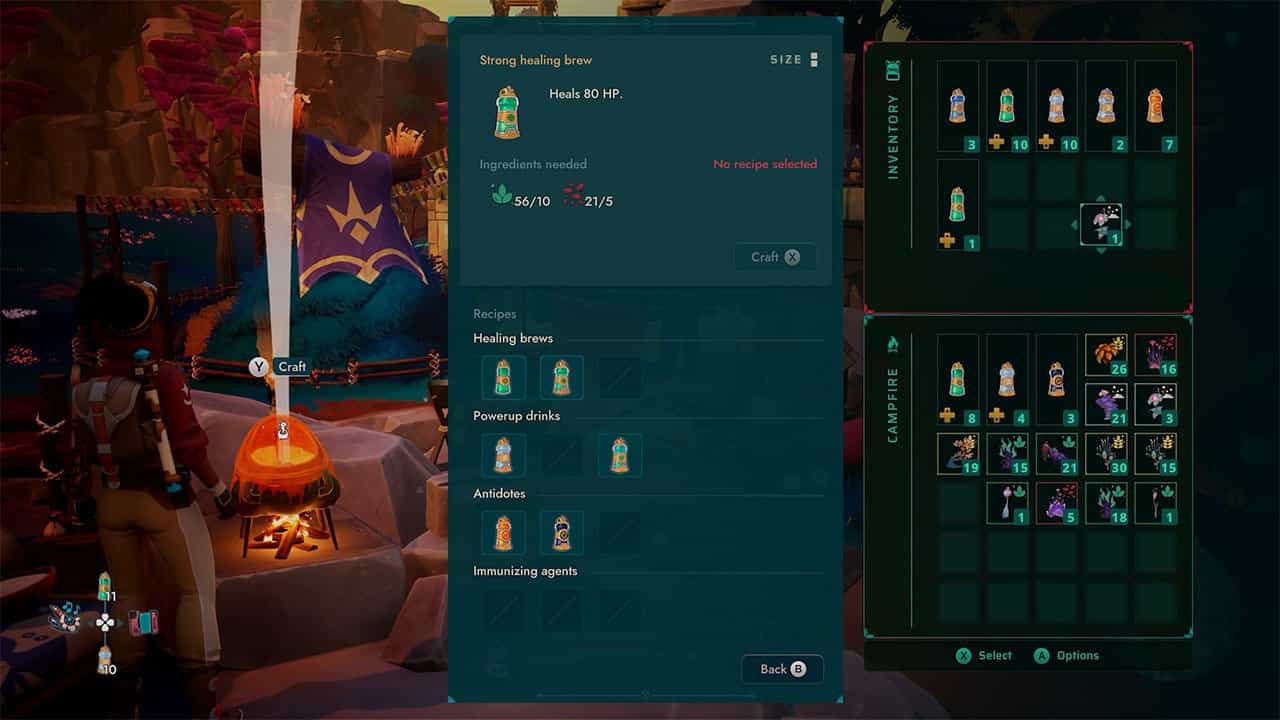Choose the orange Antidotes recipe
The image size is (1280, 720).
click(x=503, y=533)
